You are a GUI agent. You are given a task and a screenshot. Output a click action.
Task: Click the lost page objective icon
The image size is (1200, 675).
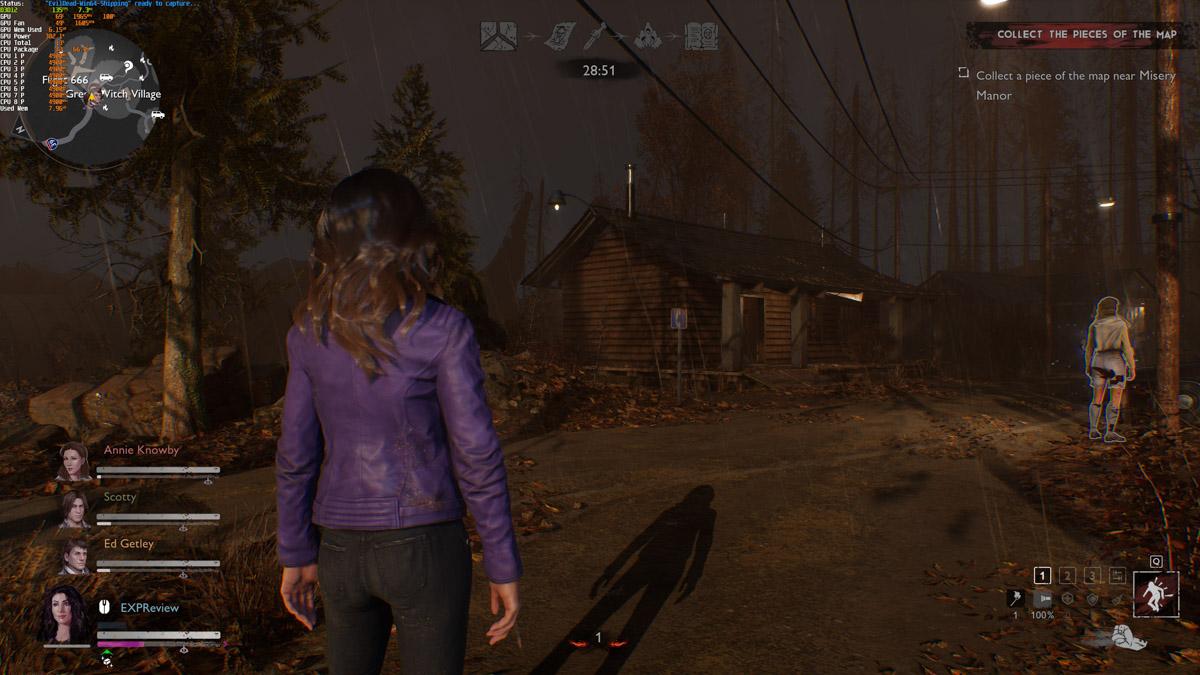[558, 37]
